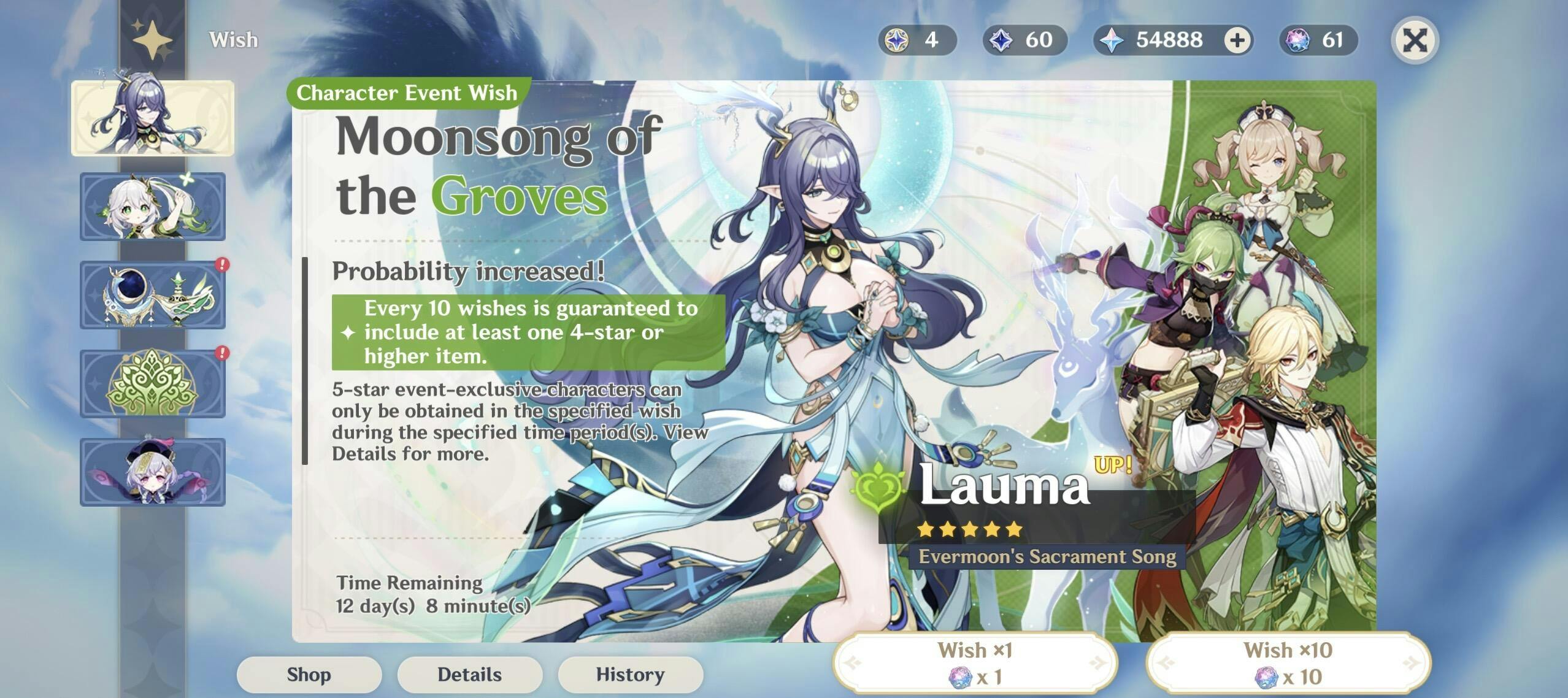The image size is (1568, 698).
Task: Switch to the Nahida character banner
Action: 153,206
